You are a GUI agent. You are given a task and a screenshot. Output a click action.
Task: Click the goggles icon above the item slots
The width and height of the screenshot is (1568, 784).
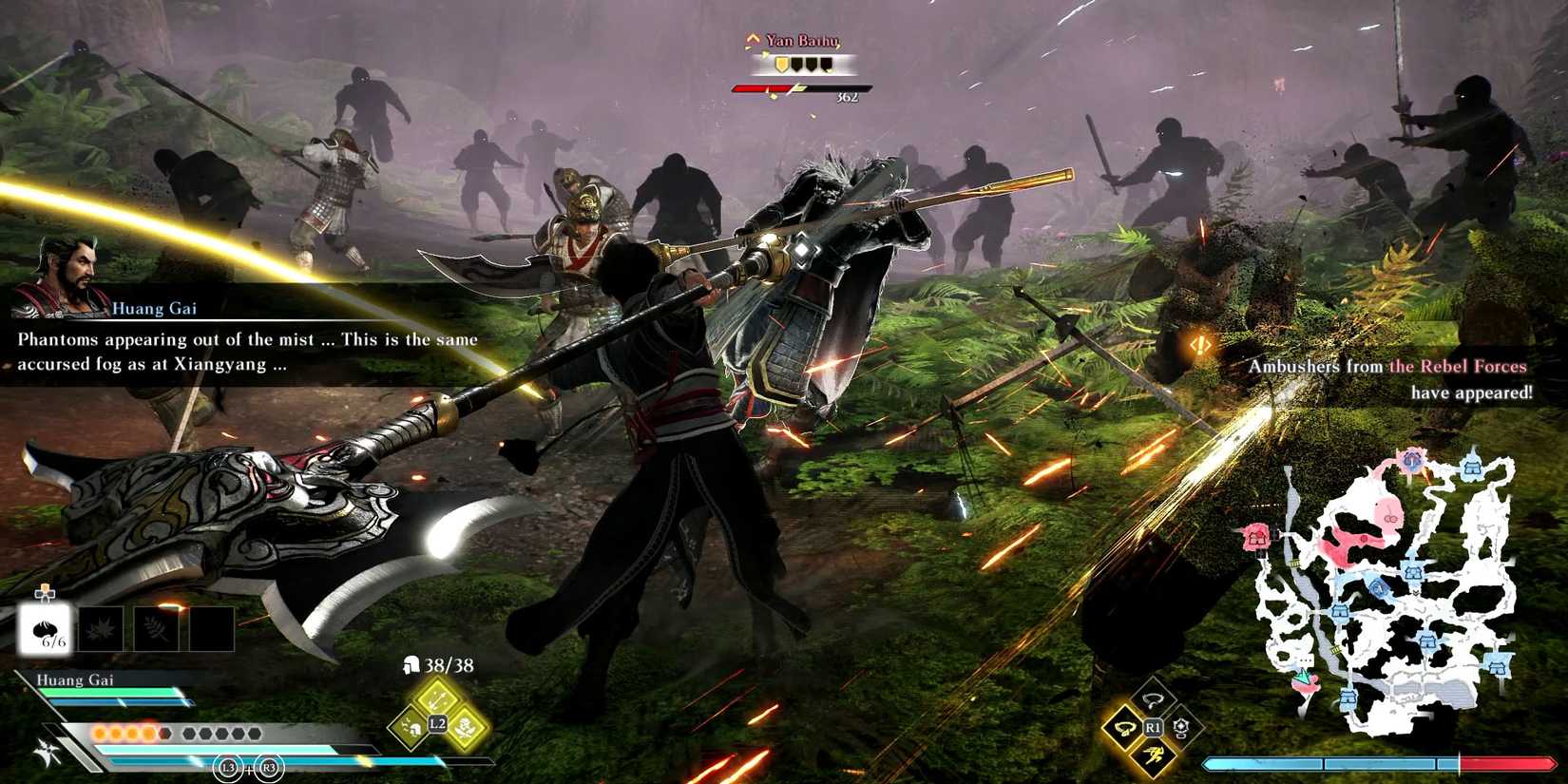(46, 592)
